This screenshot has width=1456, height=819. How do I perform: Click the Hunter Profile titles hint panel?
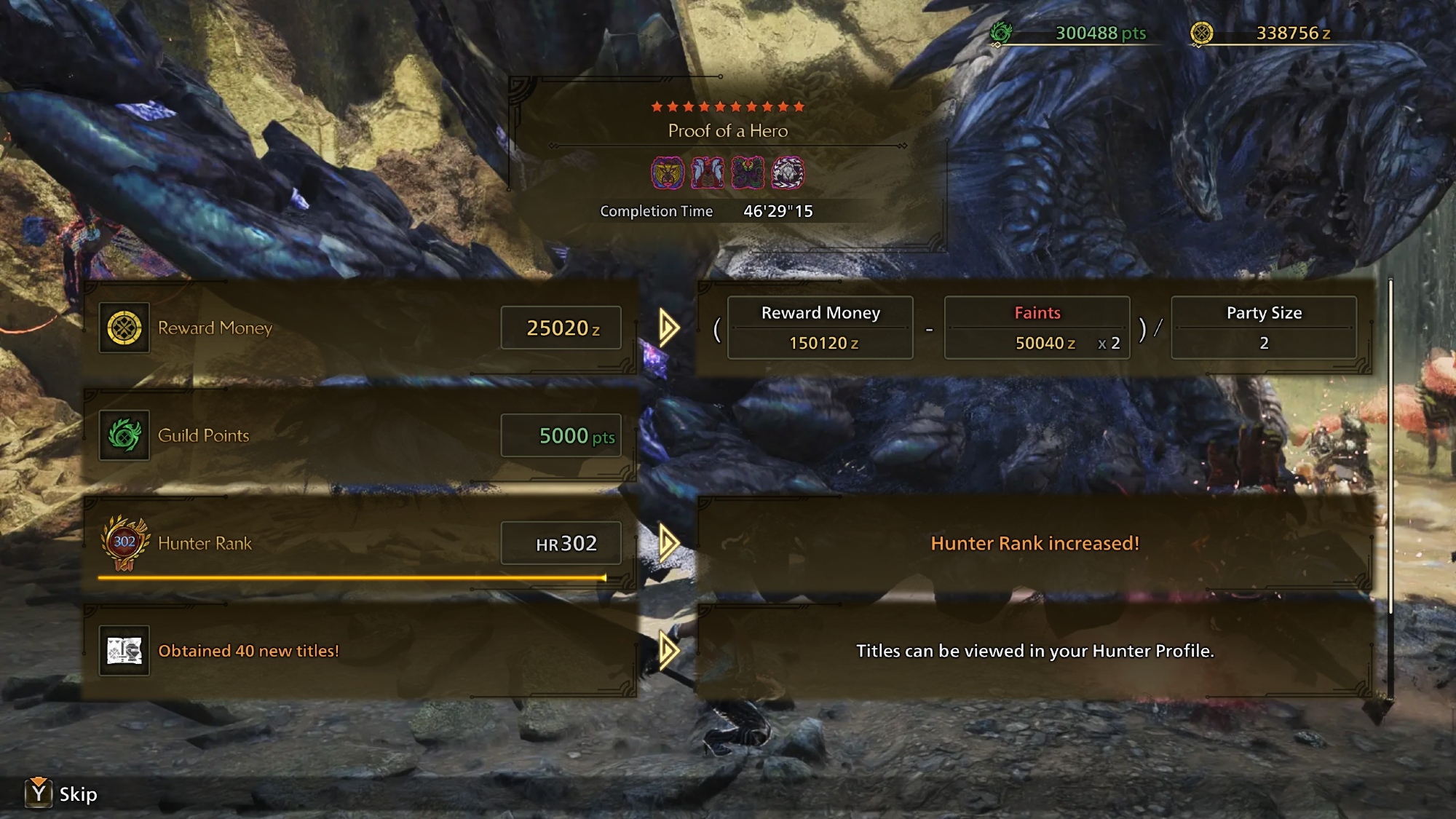click(1034, 651)
